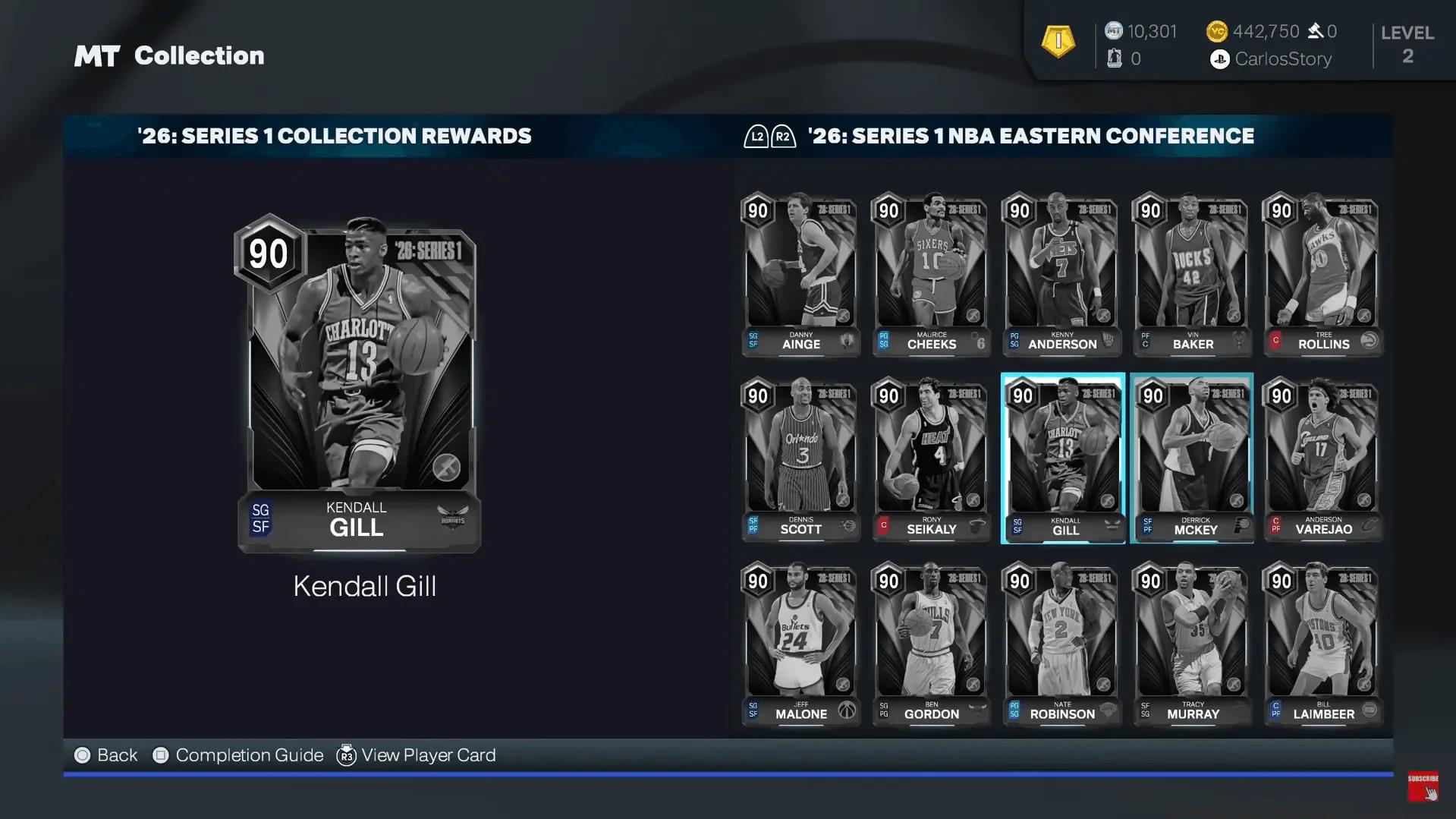1456x819 pixels.
Task: Pick the Kenny Anderson card
Action: 1062,275
